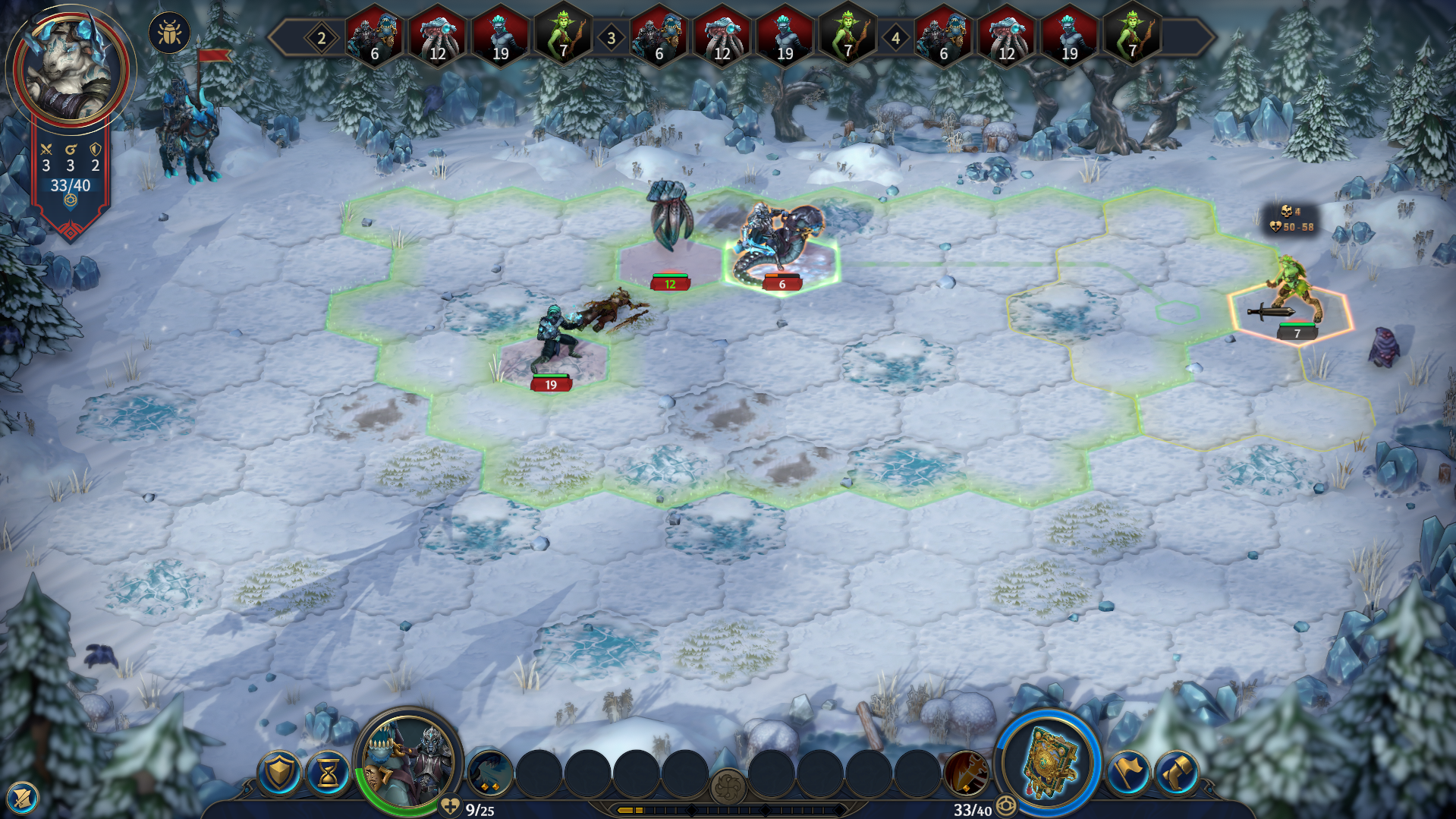Click the spiral emblem in the ability bar
The height and width of the screenshot is (819, 1456).
coord(728,786)
